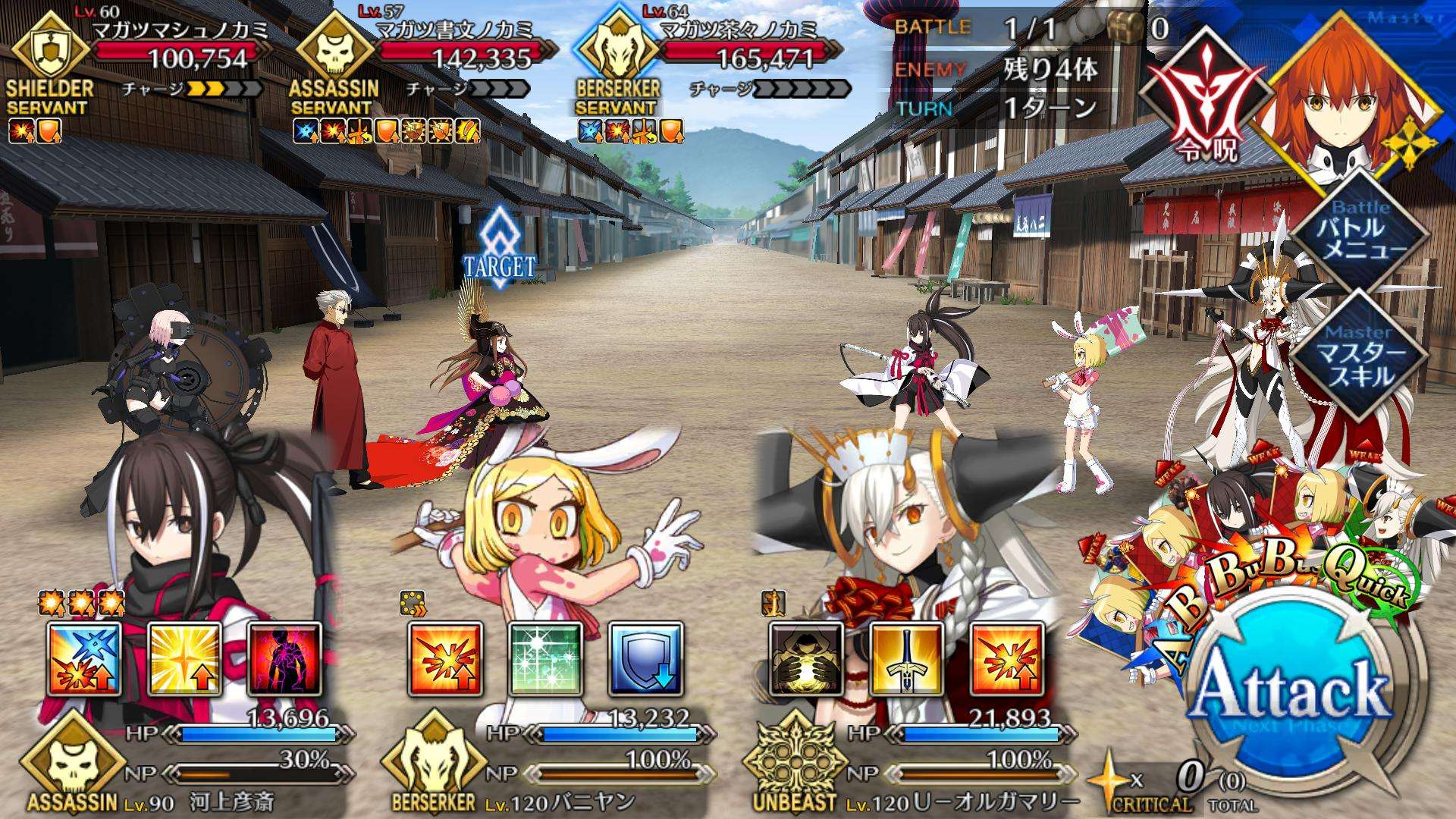
Task: Use the Assassin's golden star burst skill
Action: [184, 660]
